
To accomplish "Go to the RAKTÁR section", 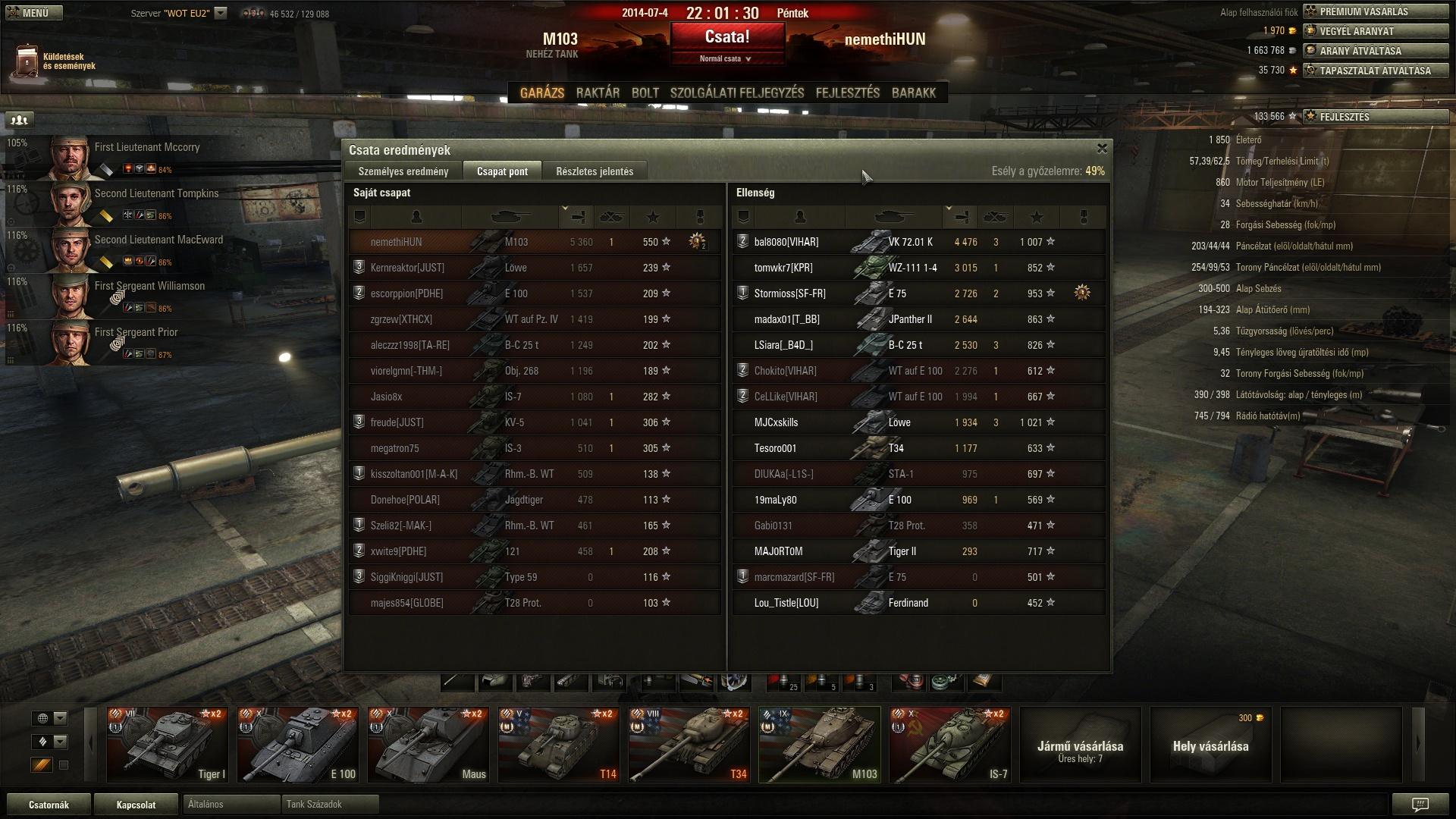I will pos(598,93).
